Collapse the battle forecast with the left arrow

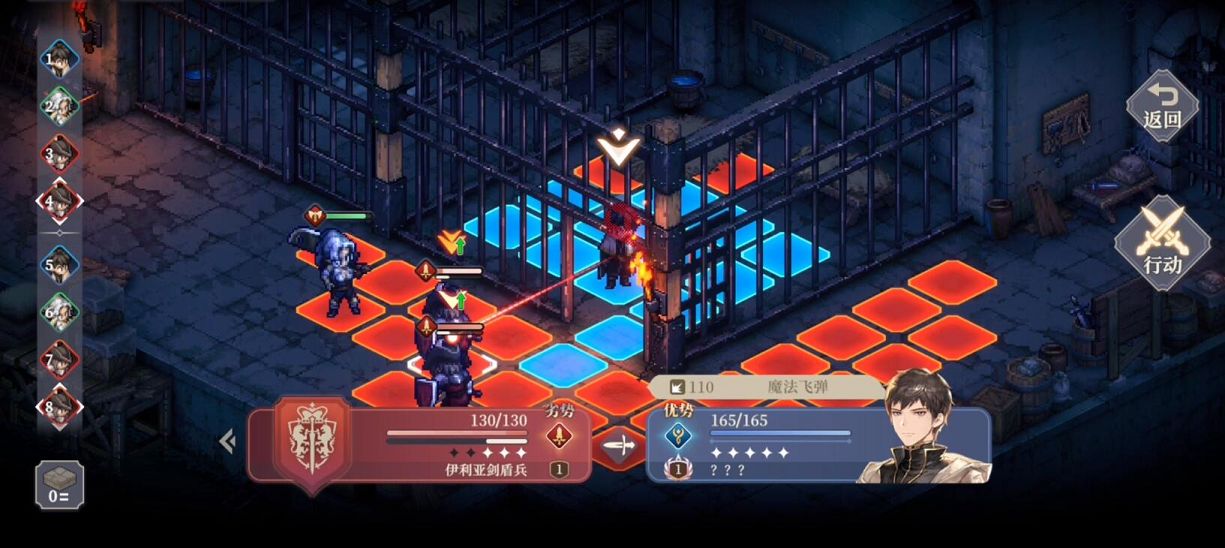tap(227, 441)
